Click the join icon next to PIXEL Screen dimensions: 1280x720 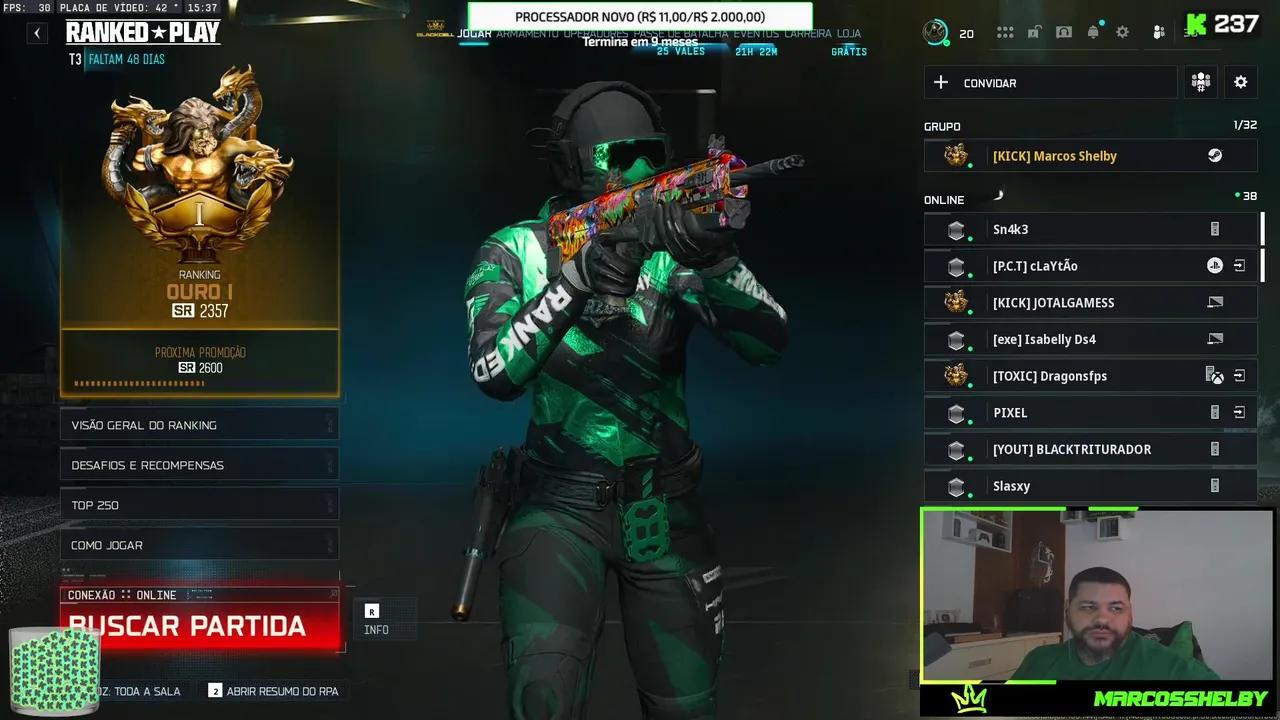[x=1239, y=412]
